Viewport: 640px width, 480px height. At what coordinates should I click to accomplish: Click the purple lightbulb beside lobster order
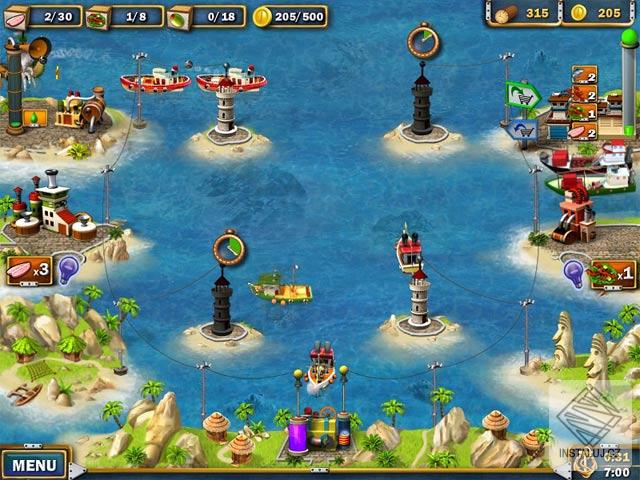(575, 270)
